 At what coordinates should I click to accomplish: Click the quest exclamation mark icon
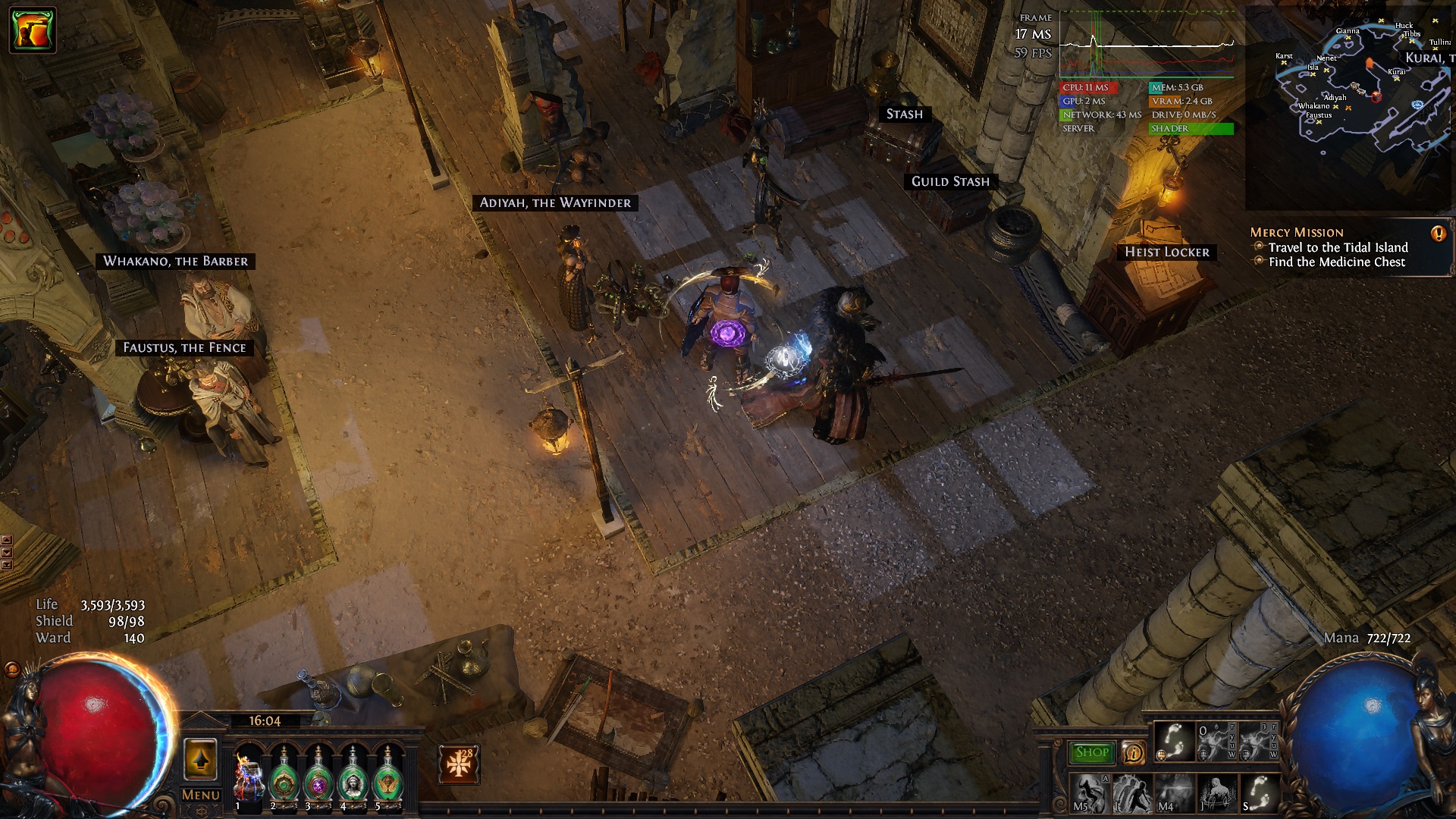pyautogui.click(x=1438, y=234)
